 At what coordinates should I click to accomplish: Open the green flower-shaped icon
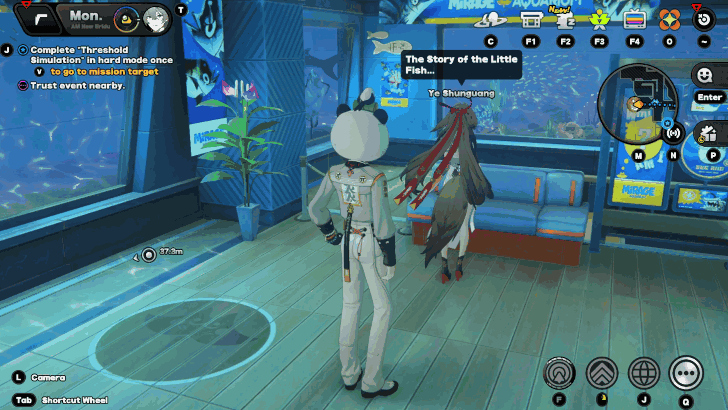(x=600, y=19)
